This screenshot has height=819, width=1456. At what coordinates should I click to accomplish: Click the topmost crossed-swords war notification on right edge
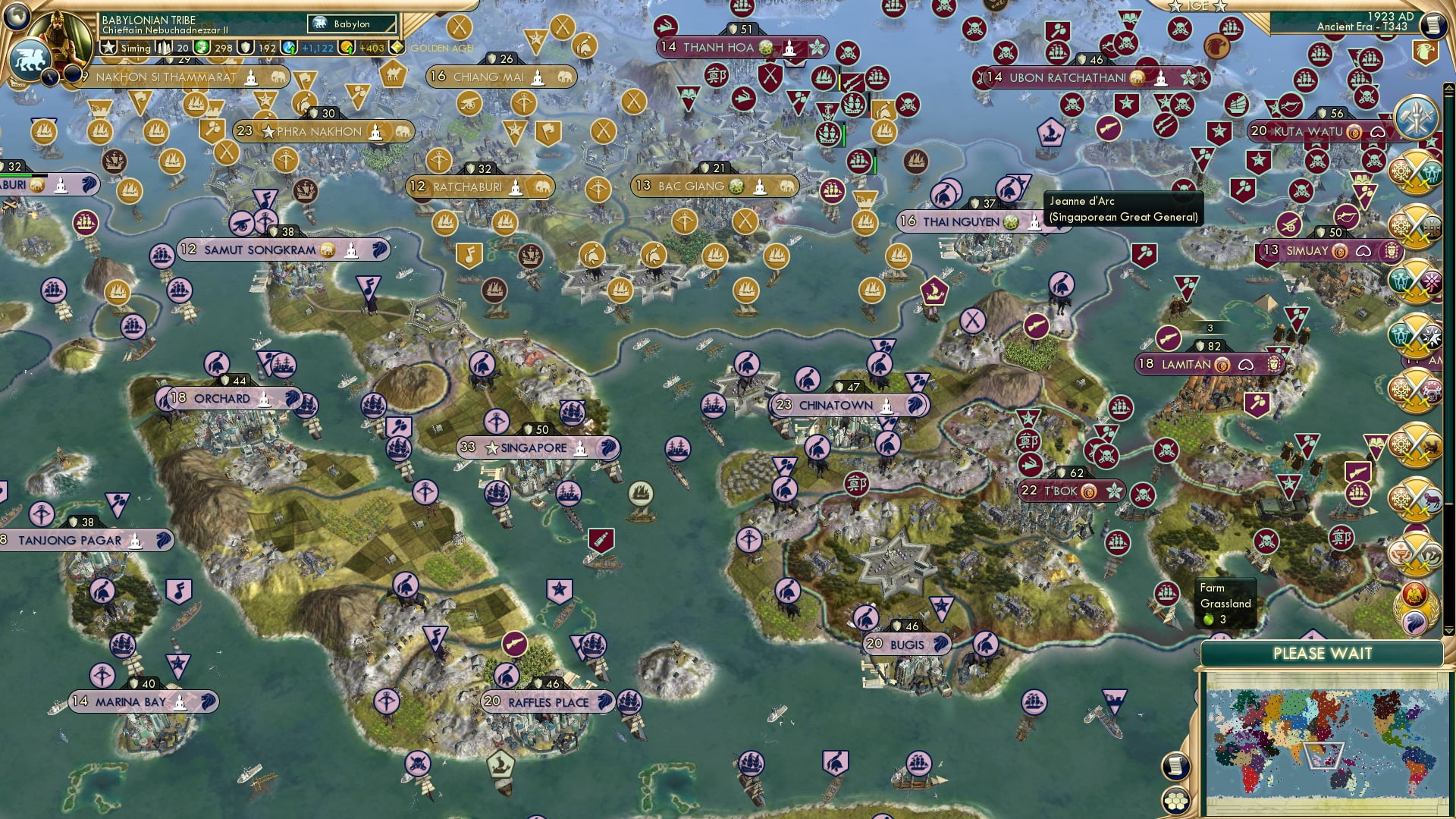coord(1415,171)
